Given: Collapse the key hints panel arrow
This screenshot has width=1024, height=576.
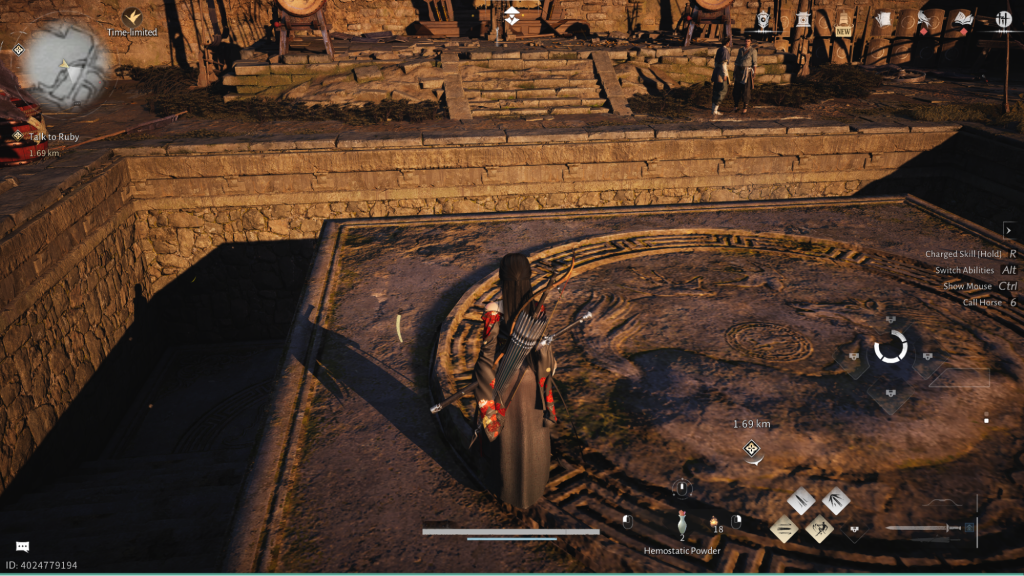Looking at the screenshot, I should tap(1008, 230).
